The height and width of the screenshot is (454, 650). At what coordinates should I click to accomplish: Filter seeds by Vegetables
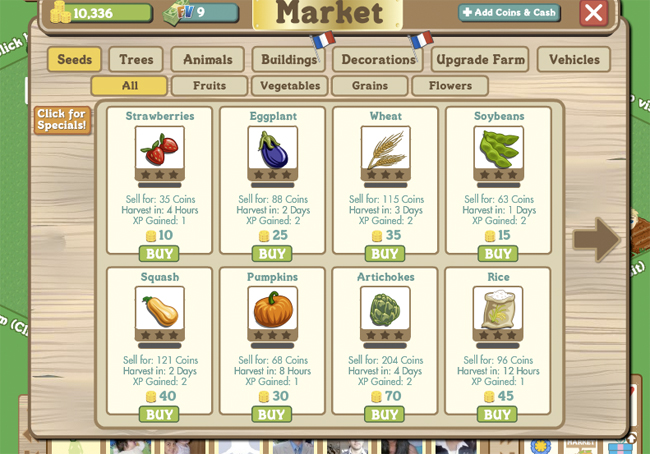290,86
